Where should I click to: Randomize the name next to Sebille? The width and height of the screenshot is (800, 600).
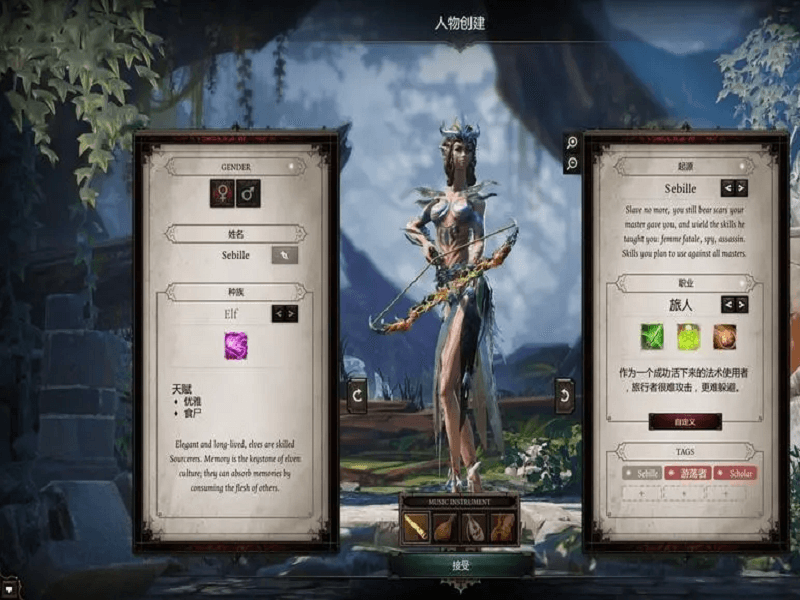click(285, 255)
